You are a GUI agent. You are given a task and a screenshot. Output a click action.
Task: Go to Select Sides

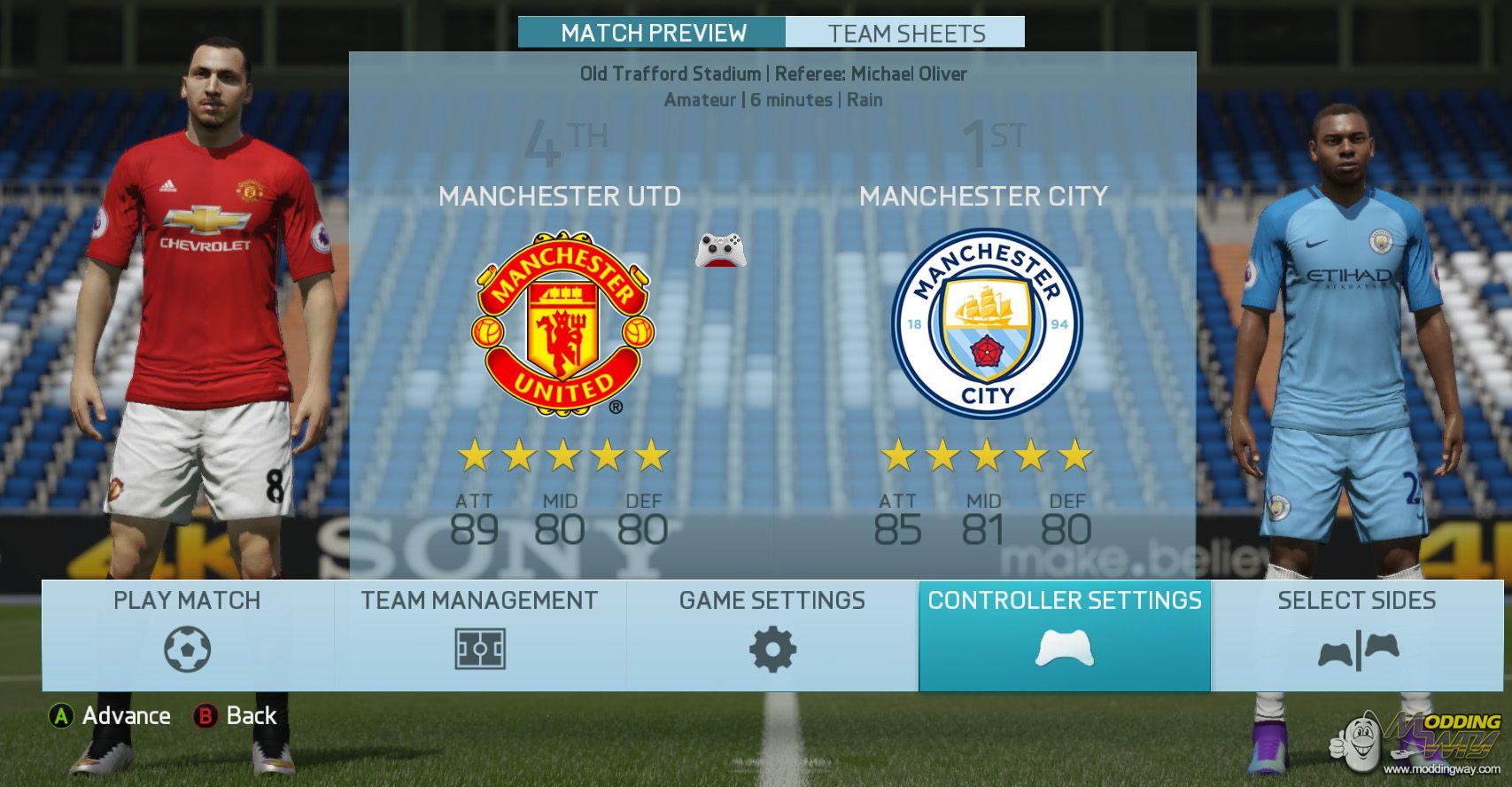1357,635
